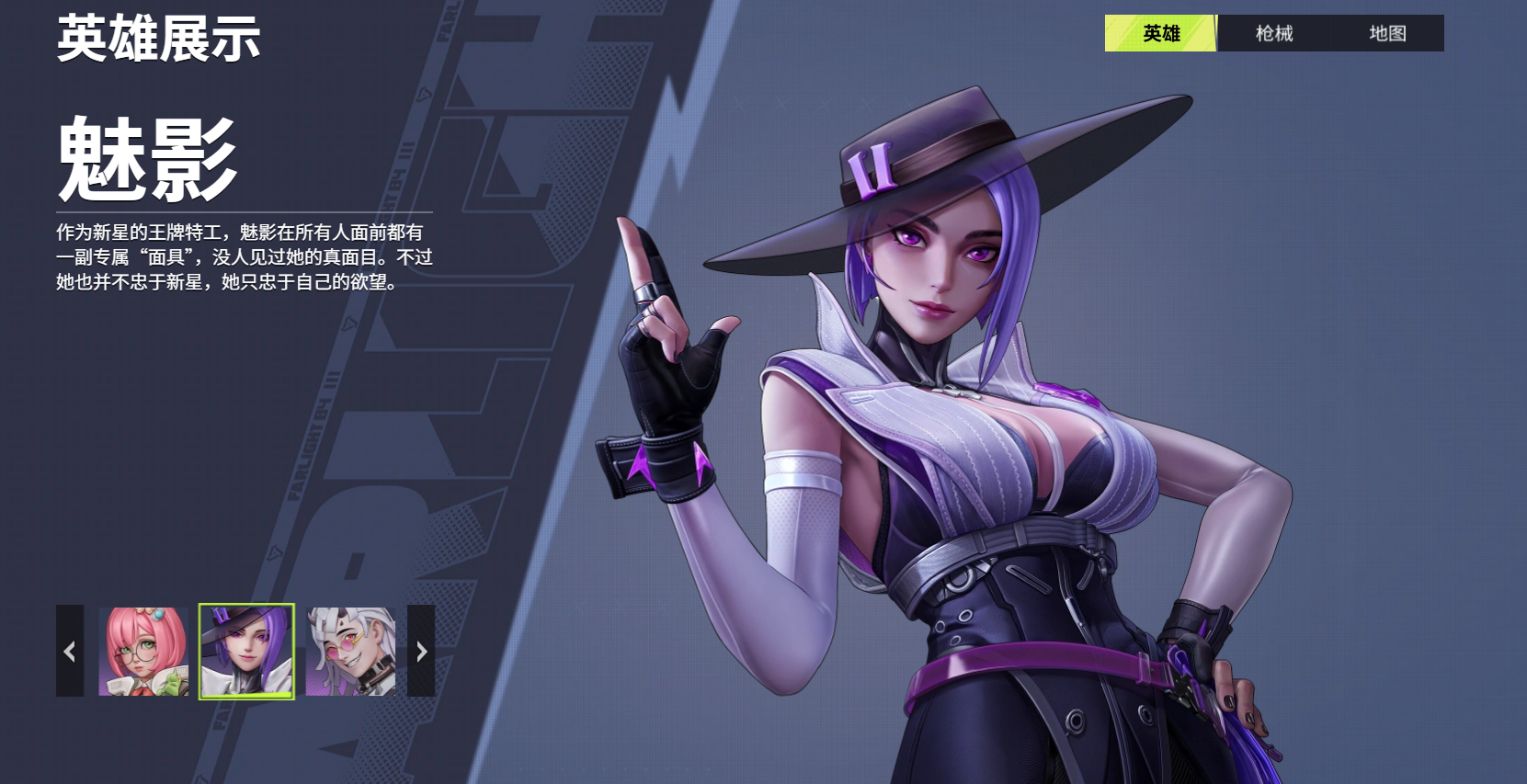Advance to next hero with right arrow

click(x=421, y=651)
